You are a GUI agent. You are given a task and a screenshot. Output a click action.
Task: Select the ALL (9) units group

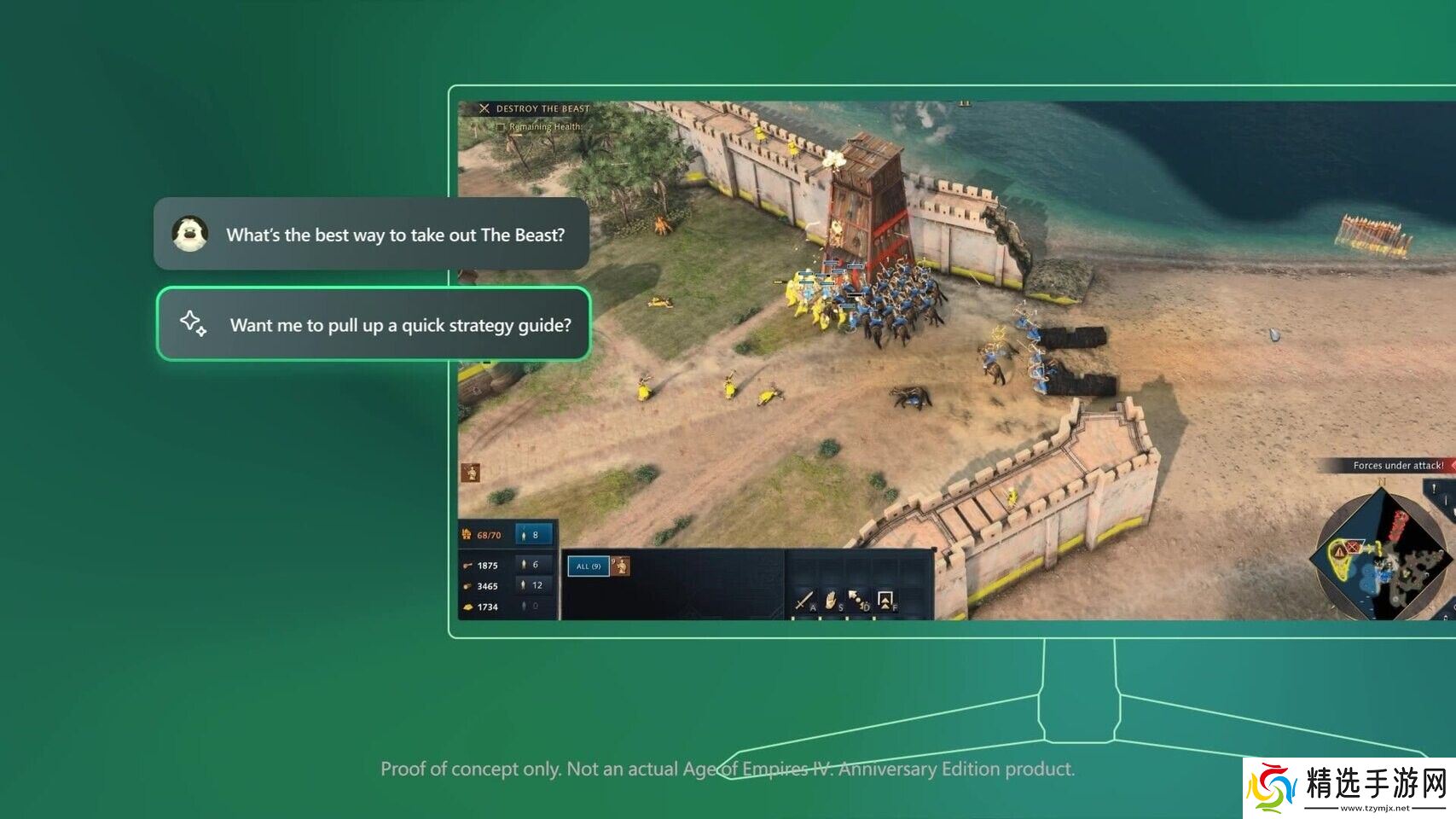tap(588, 566)
